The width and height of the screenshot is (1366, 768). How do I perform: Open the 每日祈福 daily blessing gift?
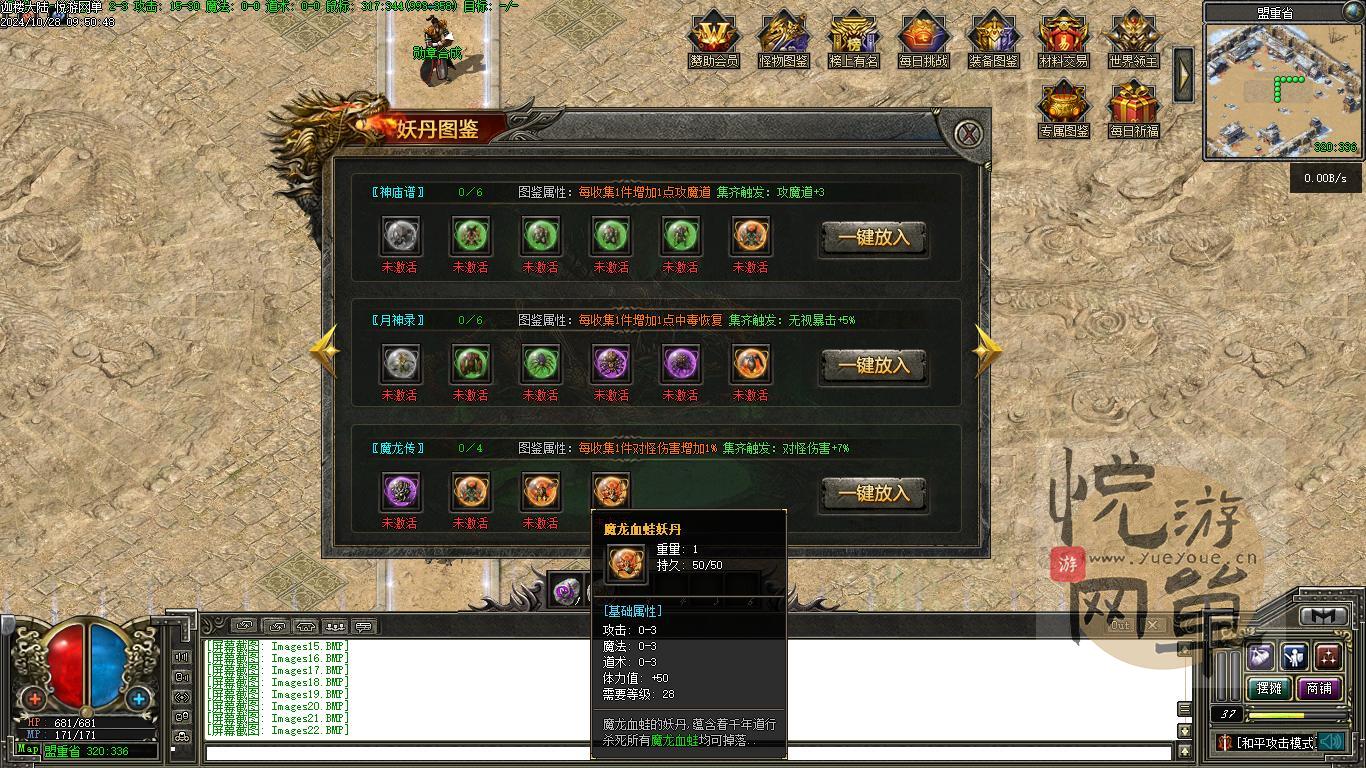point(1133,110)
